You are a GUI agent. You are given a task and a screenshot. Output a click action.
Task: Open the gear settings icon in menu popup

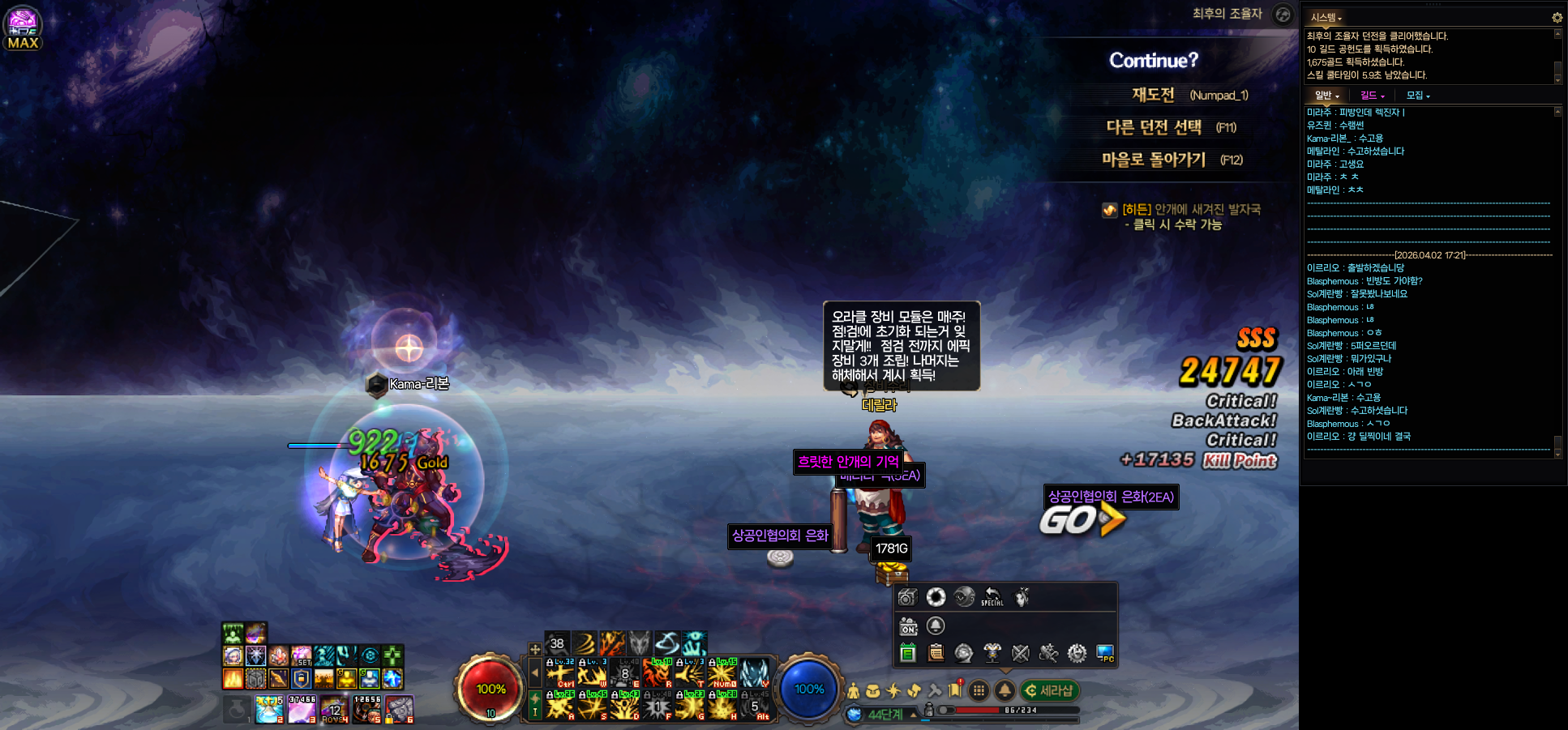coord(1077,653)
